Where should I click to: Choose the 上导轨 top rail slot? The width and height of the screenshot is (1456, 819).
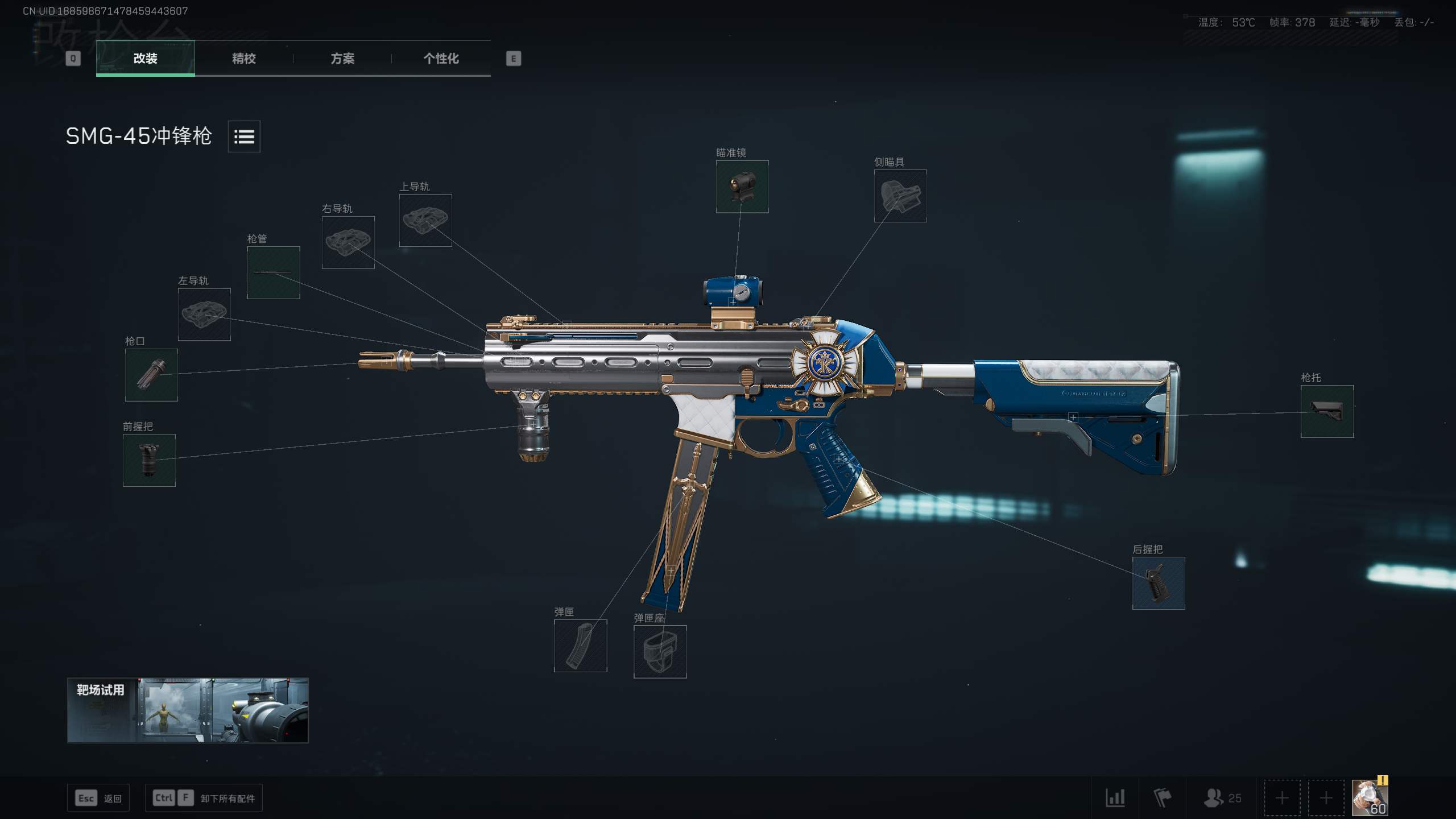point(425,220)
